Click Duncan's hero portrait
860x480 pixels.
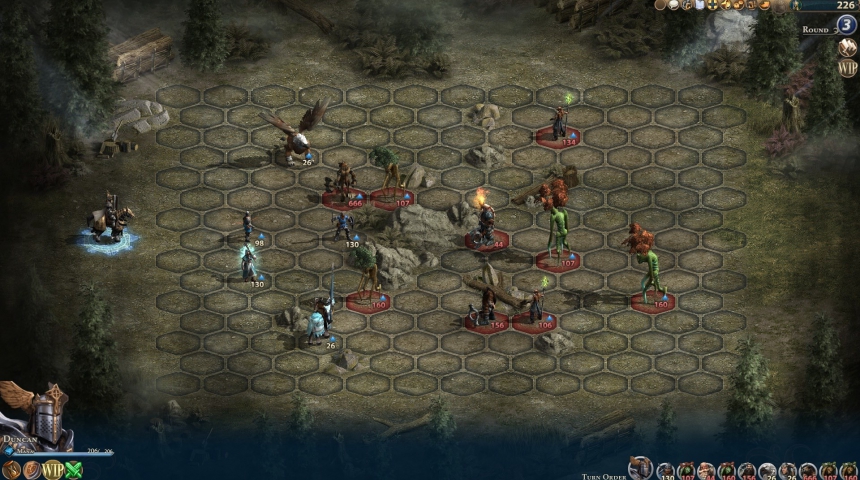pyautogui.click(x=38, y=415)
